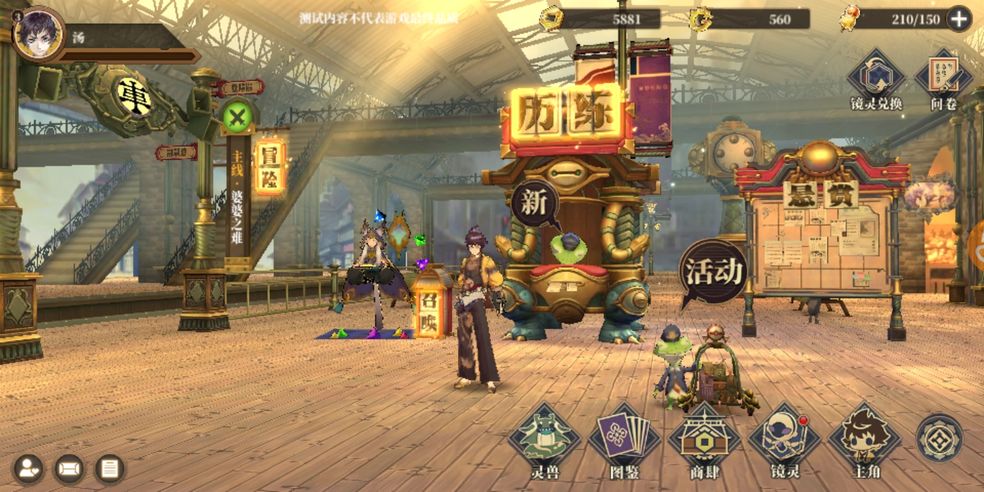Screen dimensions: 984x492
Task: Open the 灵兽 spirit beast menu
Action: coord(544,438)
